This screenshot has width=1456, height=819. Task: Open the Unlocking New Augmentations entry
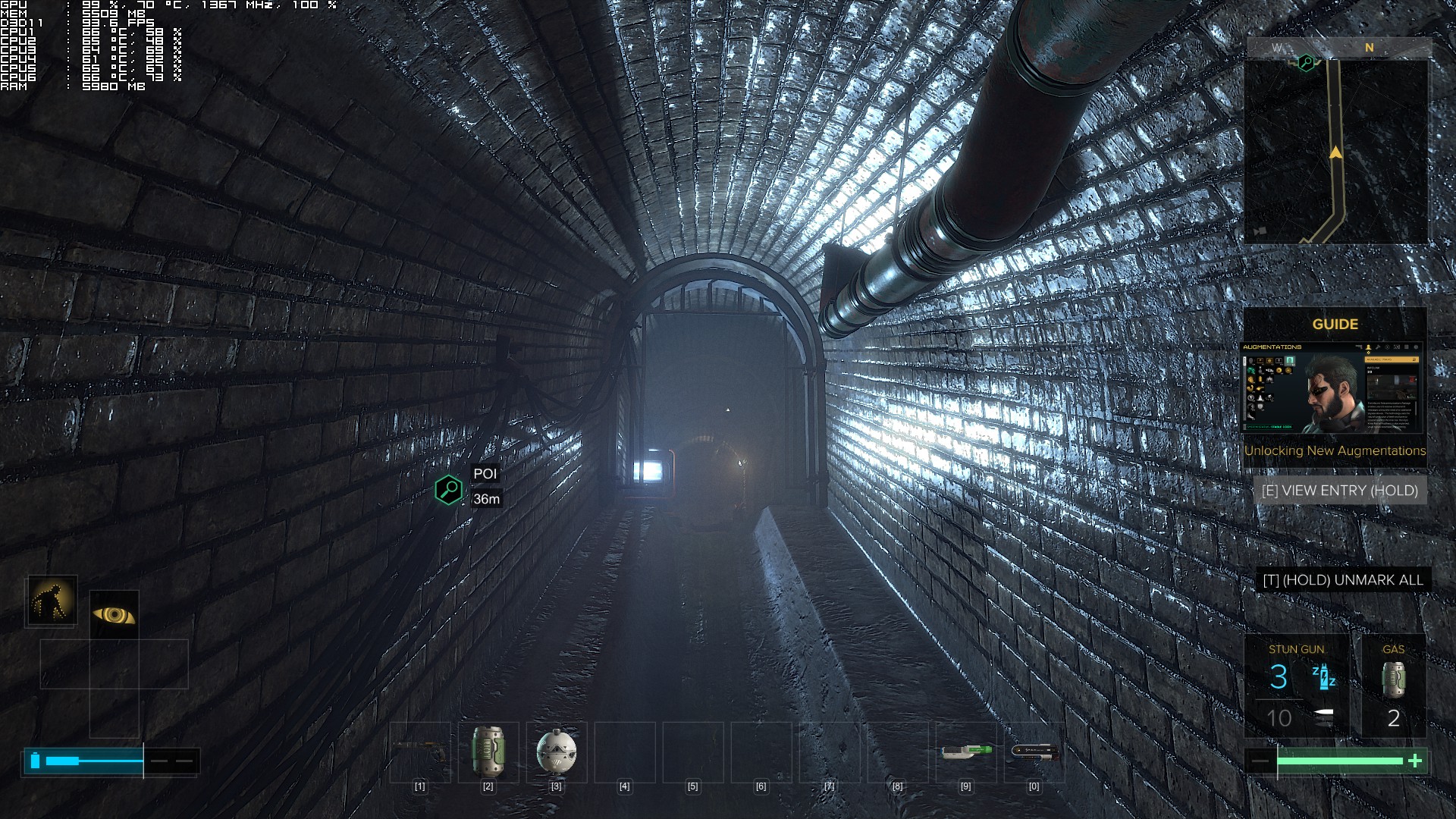click(x=1335, y=450)
